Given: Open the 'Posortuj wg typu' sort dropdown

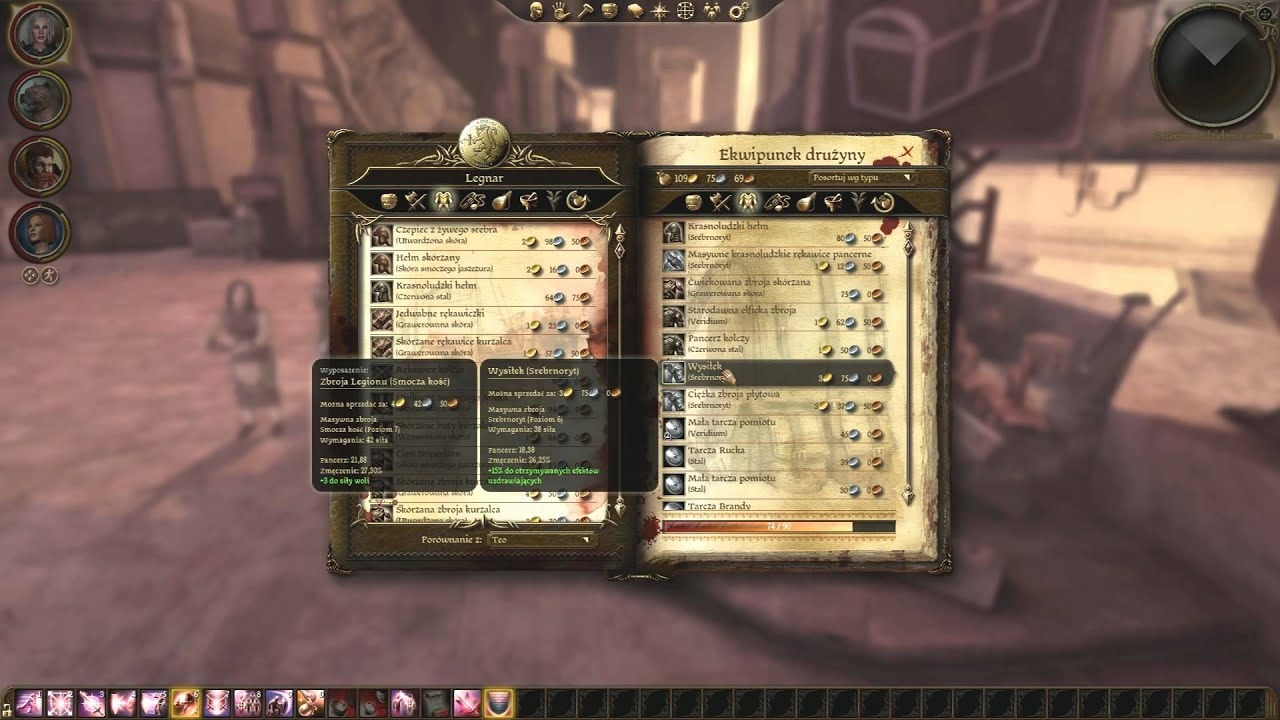Looking at the screenshot, I should (861, 178).
